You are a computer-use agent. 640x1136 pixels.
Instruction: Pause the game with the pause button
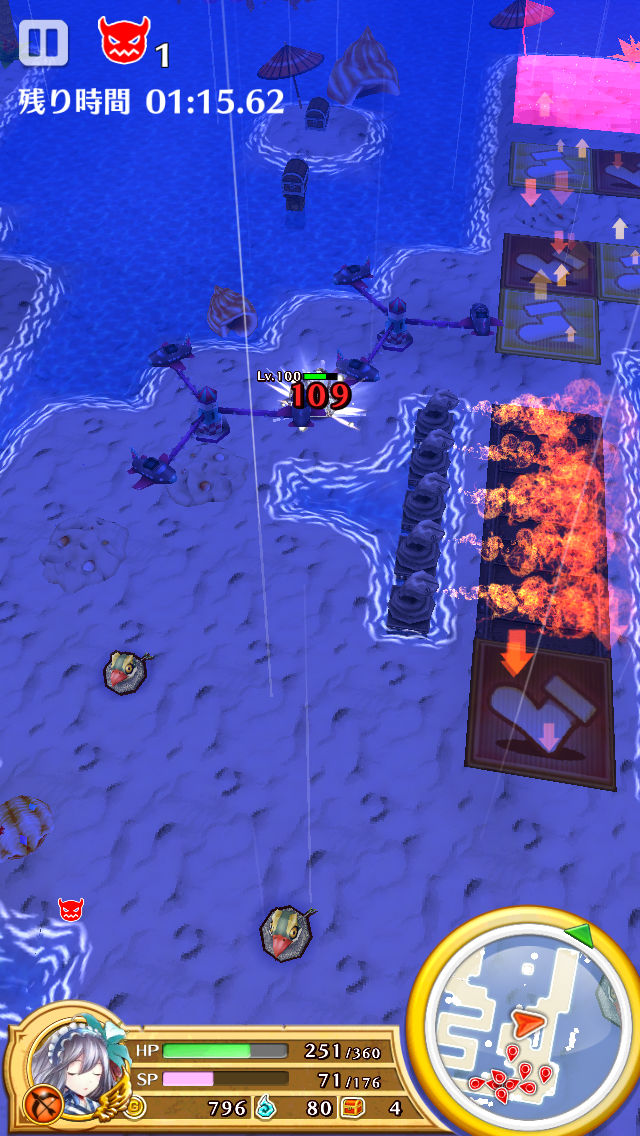(x=43, y=43)
